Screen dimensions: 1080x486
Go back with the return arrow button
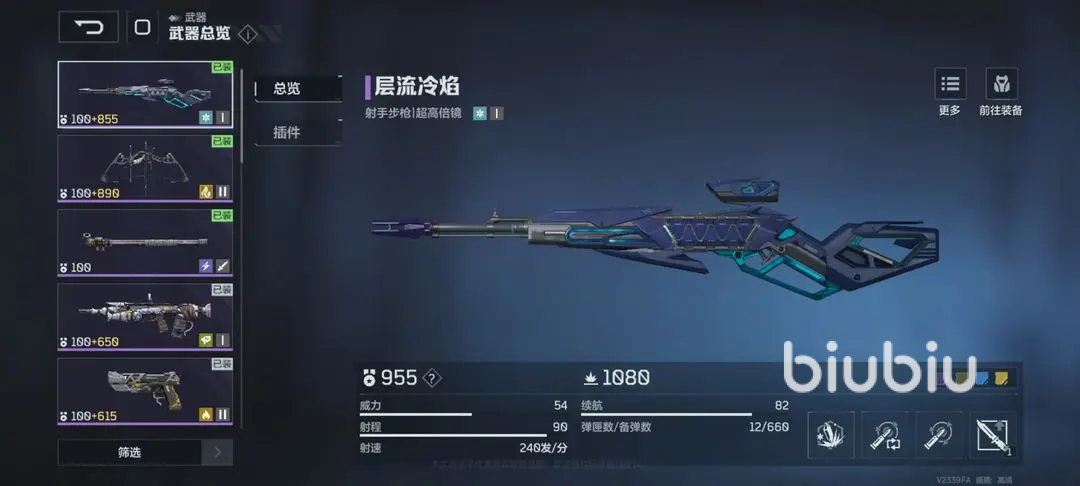88,27
